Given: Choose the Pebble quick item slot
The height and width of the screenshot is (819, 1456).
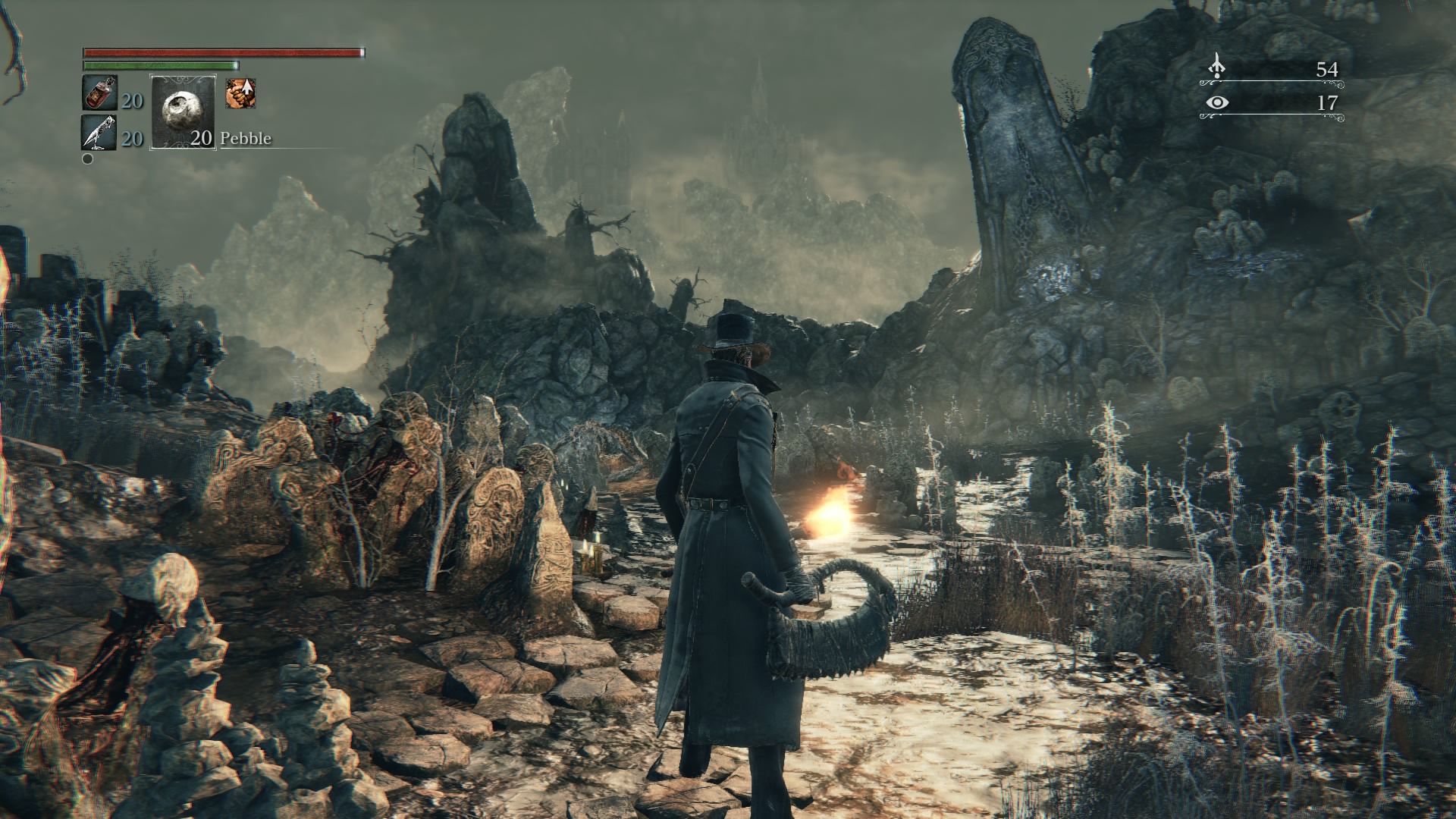Looking at the screenshot, I should (x=183, y=111).
